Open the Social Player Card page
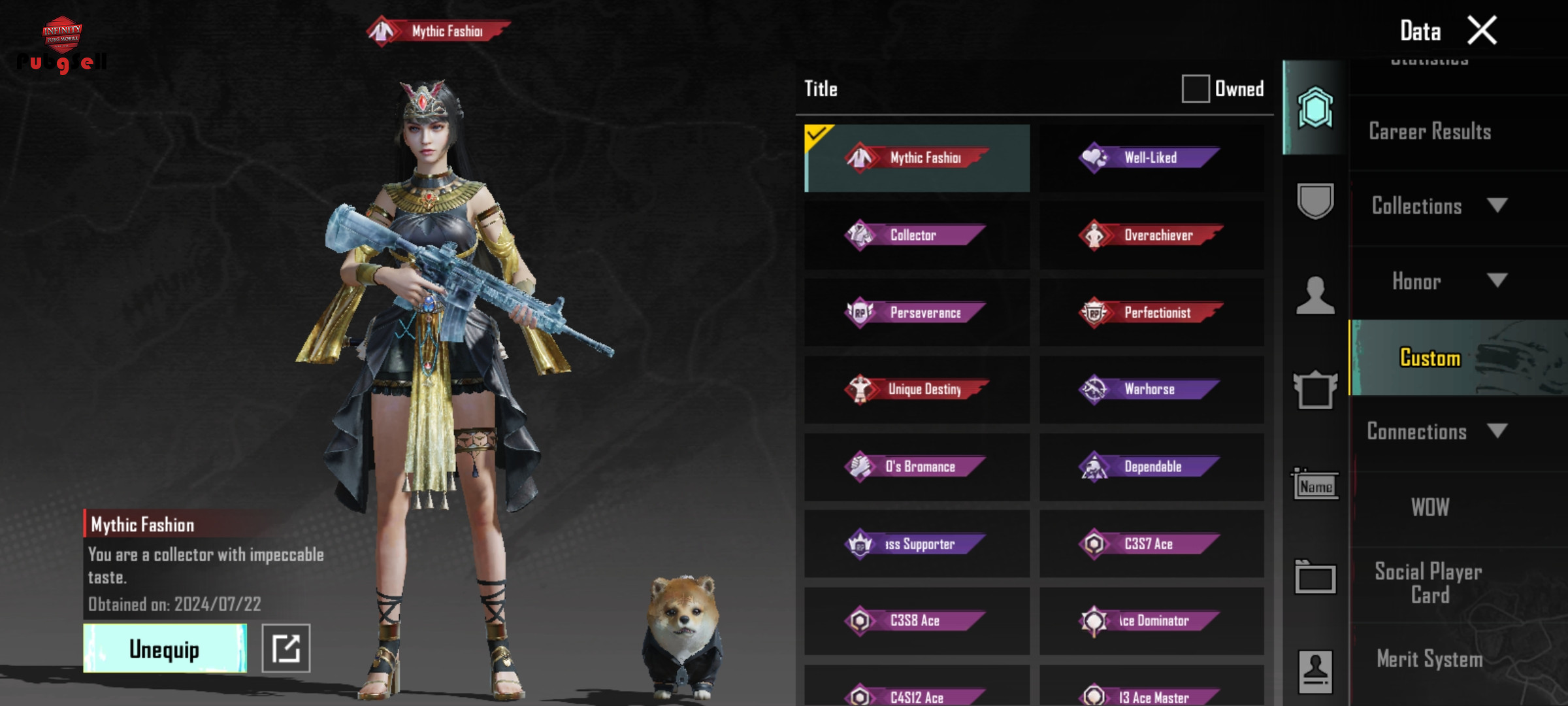This screenshot has width=1568, height=706. pyautogui.click(x=1429, y=583)
